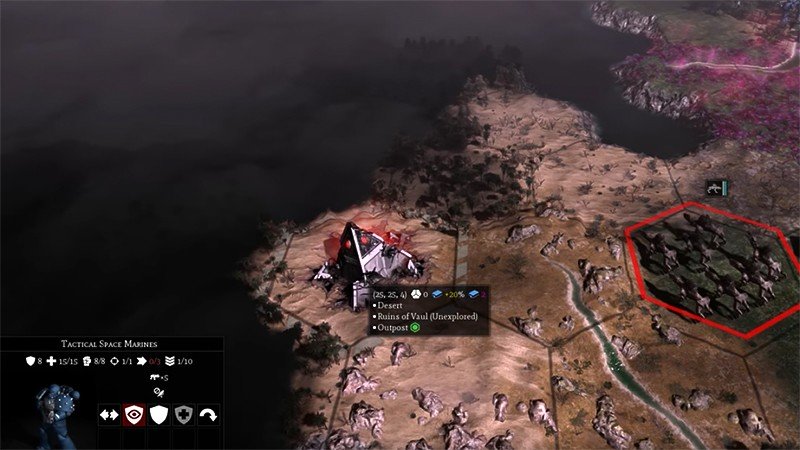Select the double-arrow move action

pos(109,415)
